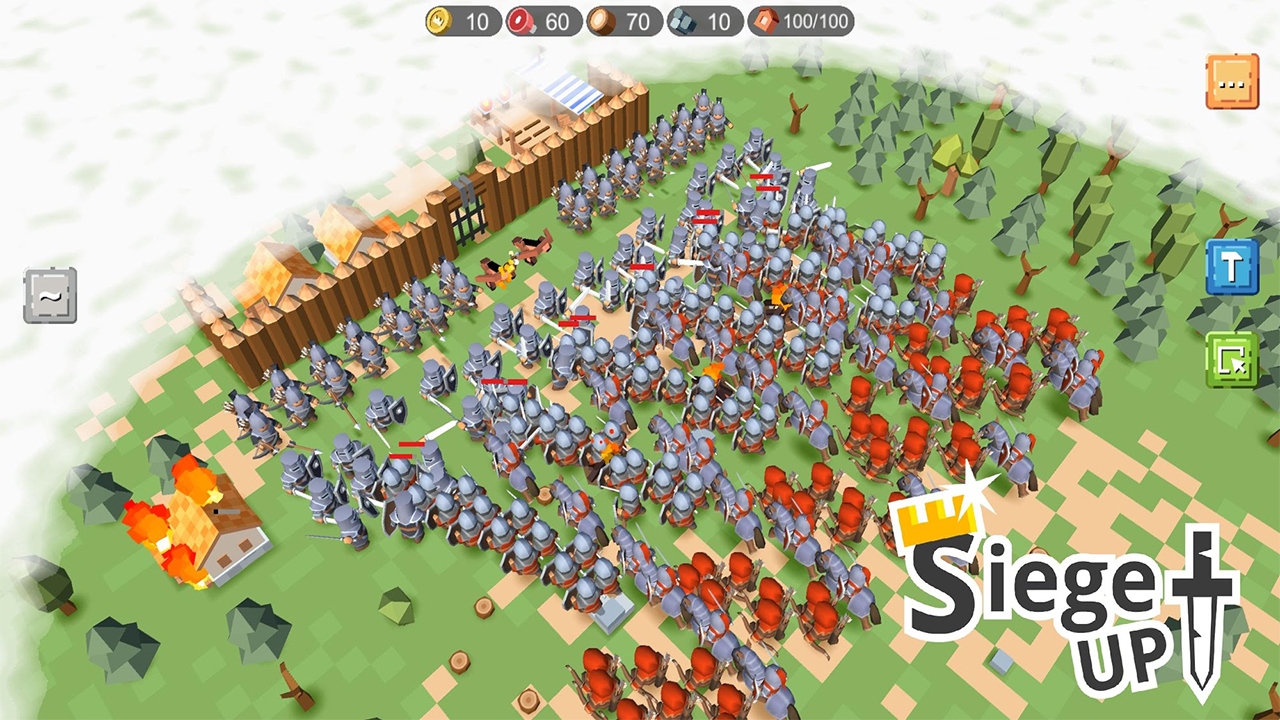Image resolution: width=1280 pixels, height=720 pixels.
Task: Click the blue T button
Action: (x=1231, y=267)
